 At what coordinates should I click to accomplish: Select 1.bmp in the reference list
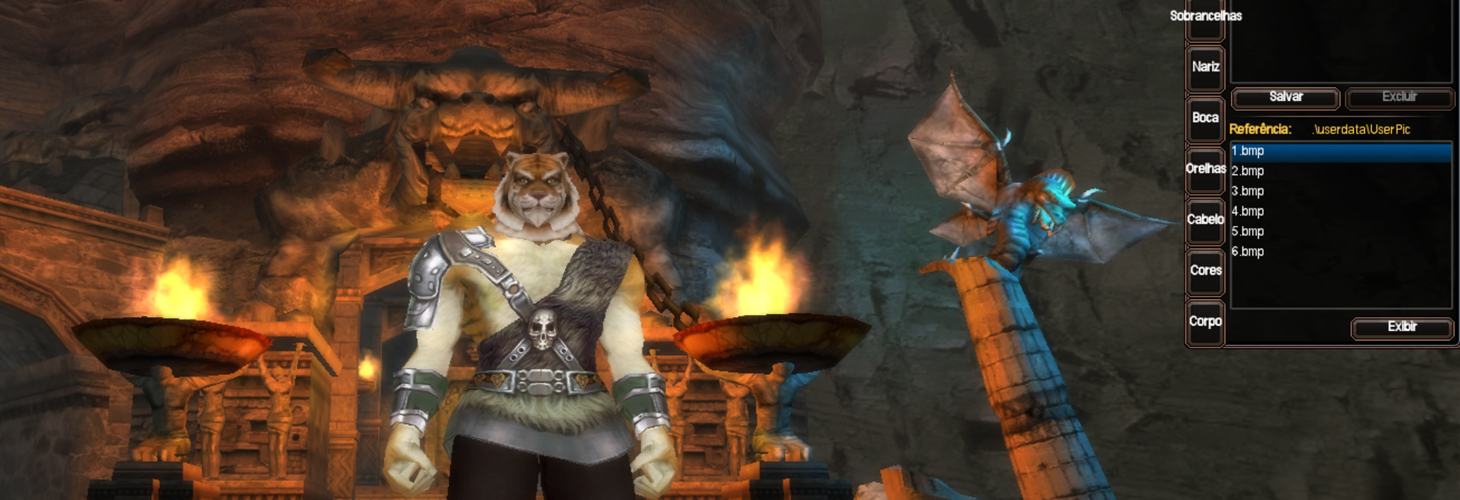click(1340, 152)
